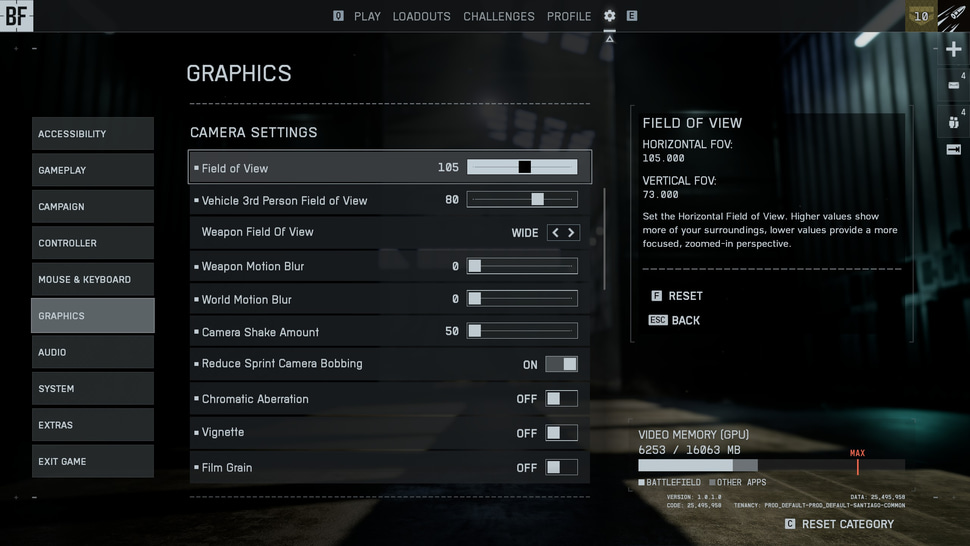Switch to the Play tab
The width and height of the screenshot is (970, 546).
point(367,17)
